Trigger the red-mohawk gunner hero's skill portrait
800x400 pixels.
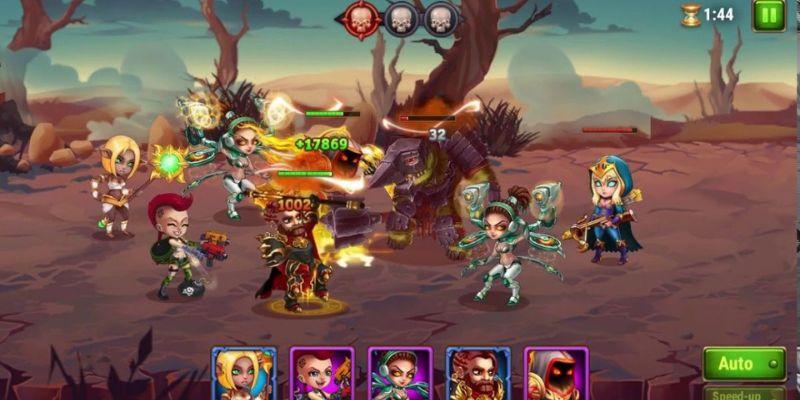point(322,376)
